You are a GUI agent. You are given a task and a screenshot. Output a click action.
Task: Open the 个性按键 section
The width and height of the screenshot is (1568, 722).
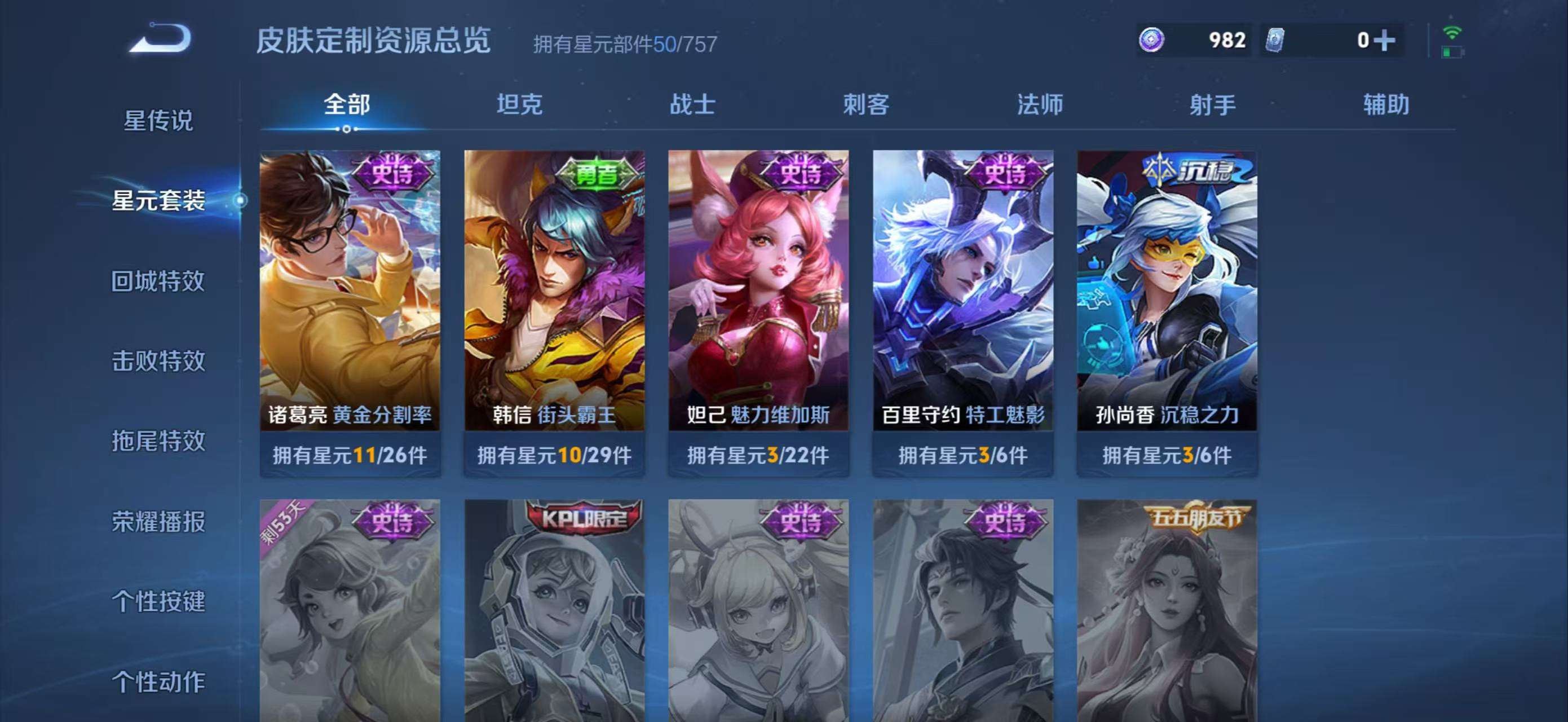coord(160,601)
